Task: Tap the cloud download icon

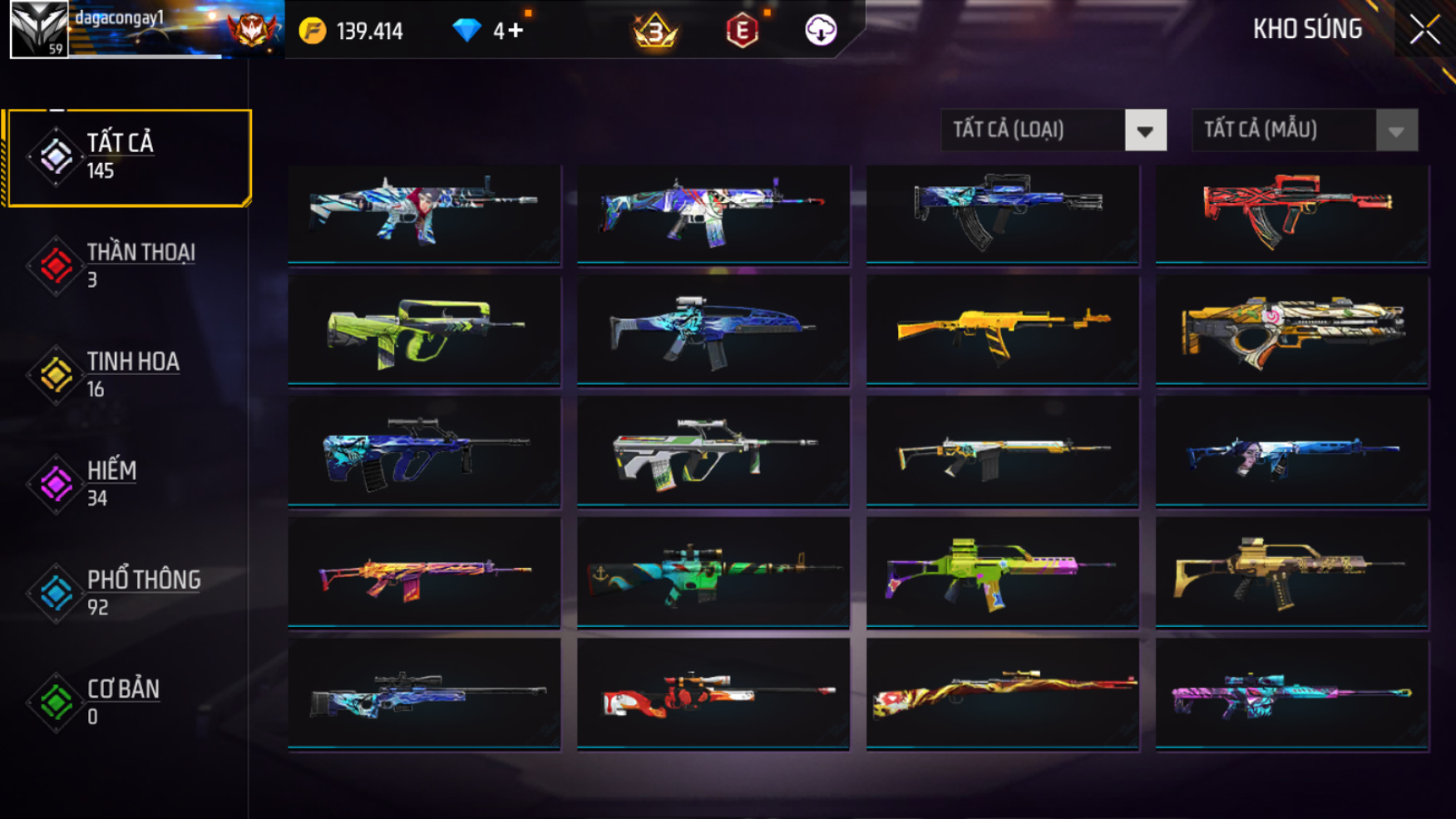Action: (820, 31)
